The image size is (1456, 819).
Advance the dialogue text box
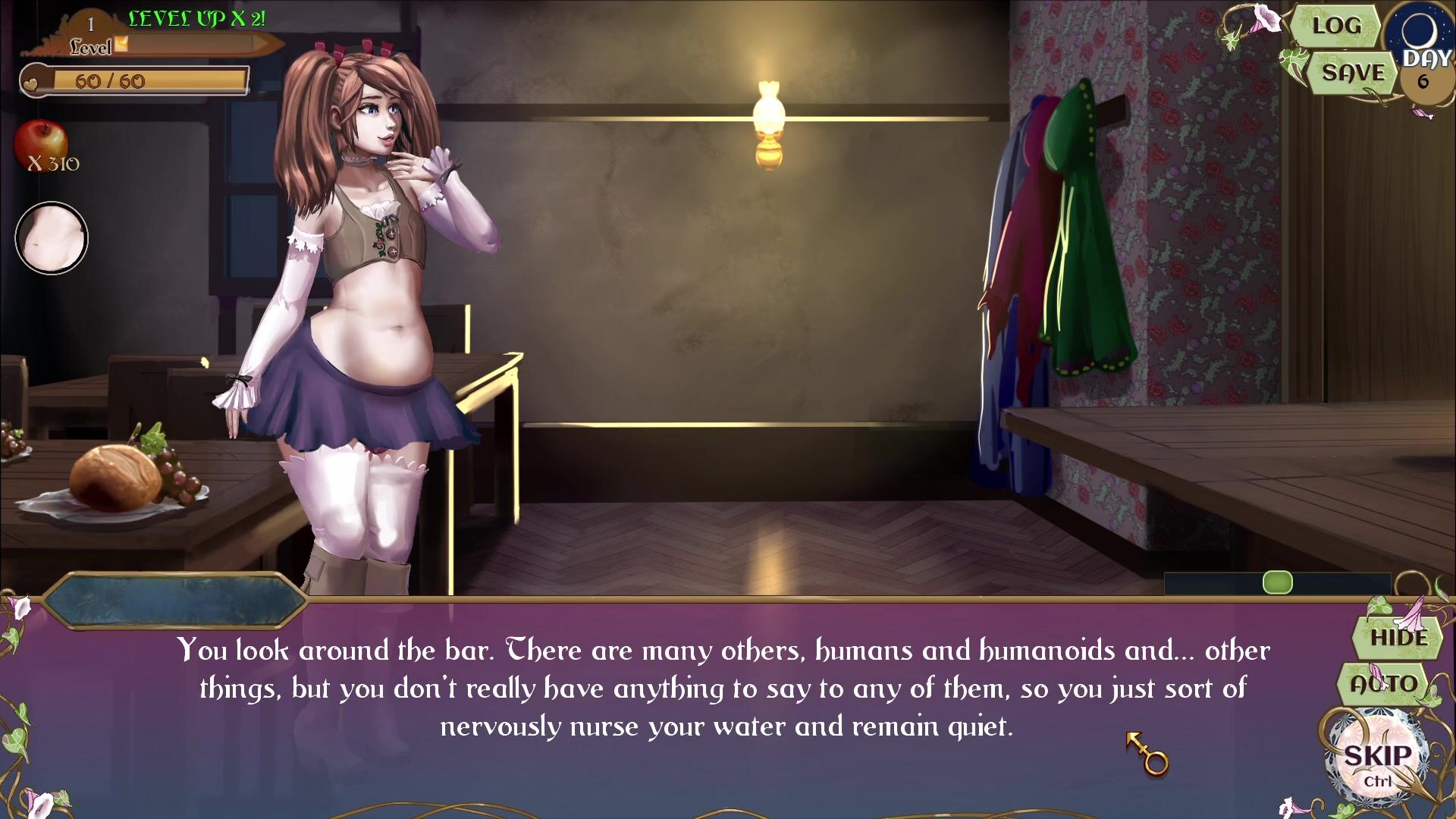coord(724,688)
